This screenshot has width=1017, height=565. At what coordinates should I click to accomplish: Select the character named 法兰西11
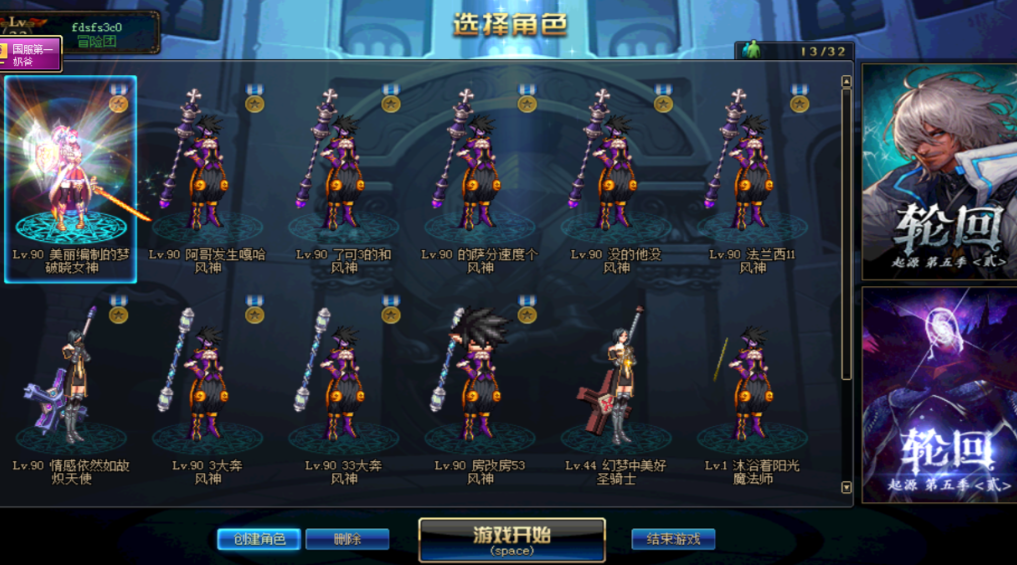pyautogui.click(x=752, y=170)
